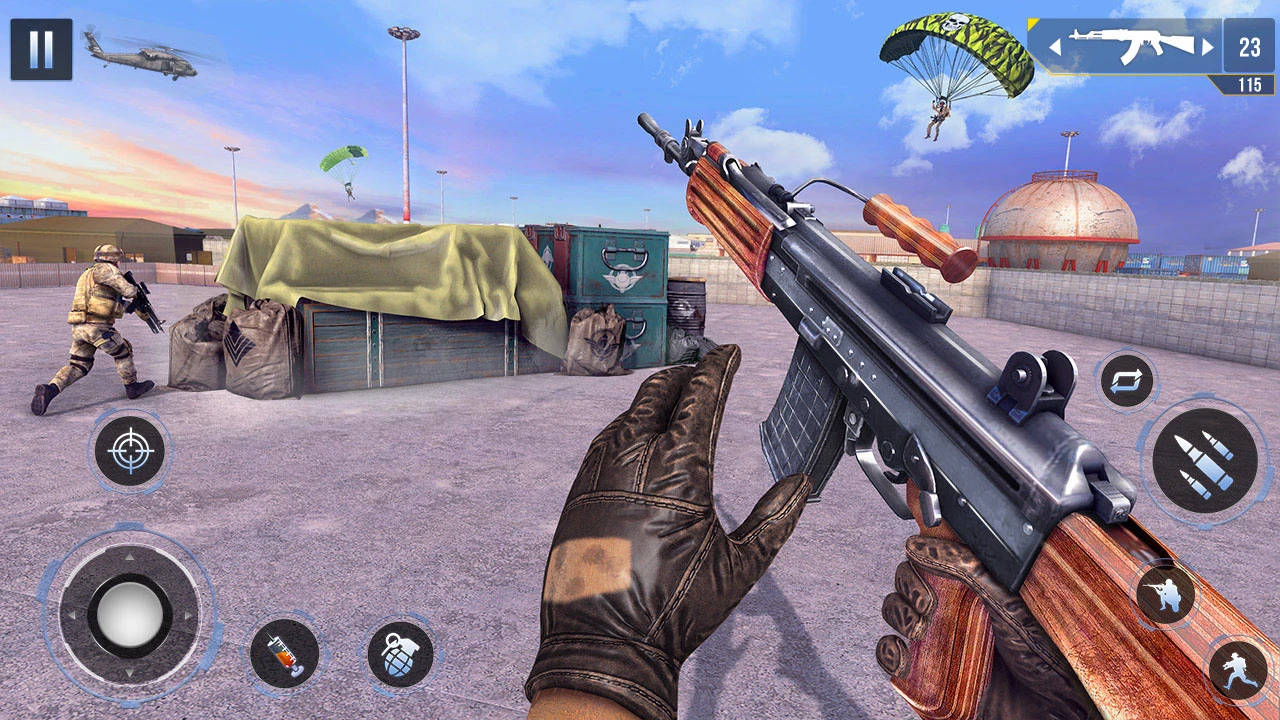Pause the game
Viewport: 1280px width, 720px height.
point(41,49)
